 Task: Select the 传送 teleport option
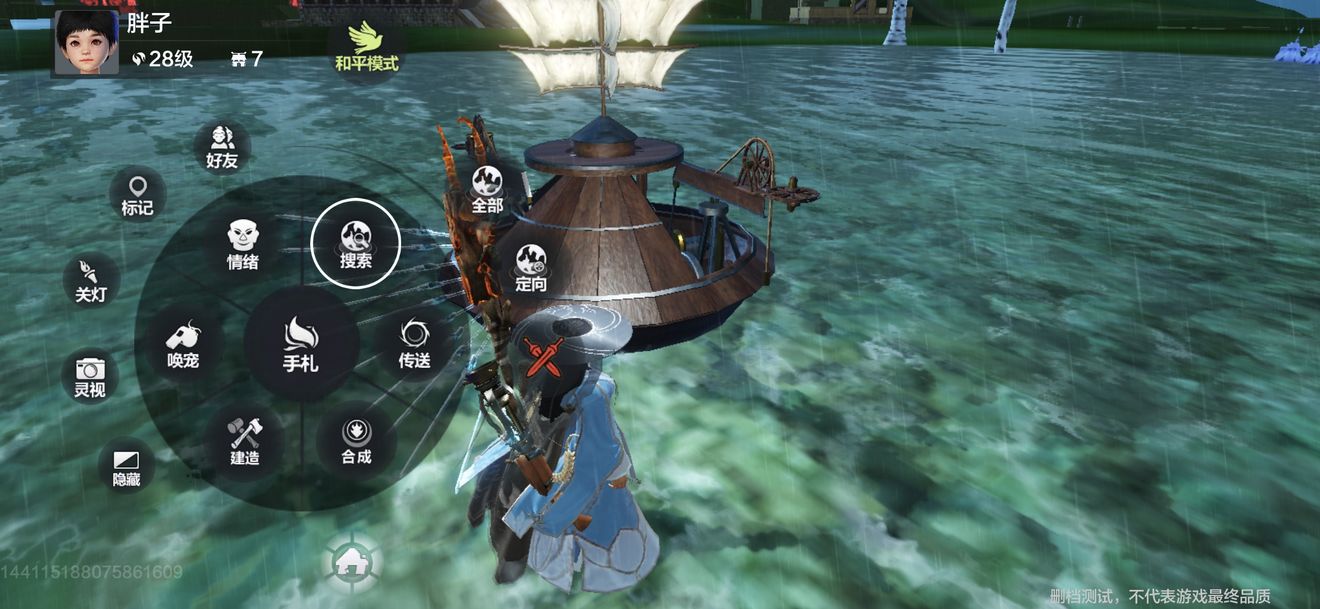coord(414,343)
